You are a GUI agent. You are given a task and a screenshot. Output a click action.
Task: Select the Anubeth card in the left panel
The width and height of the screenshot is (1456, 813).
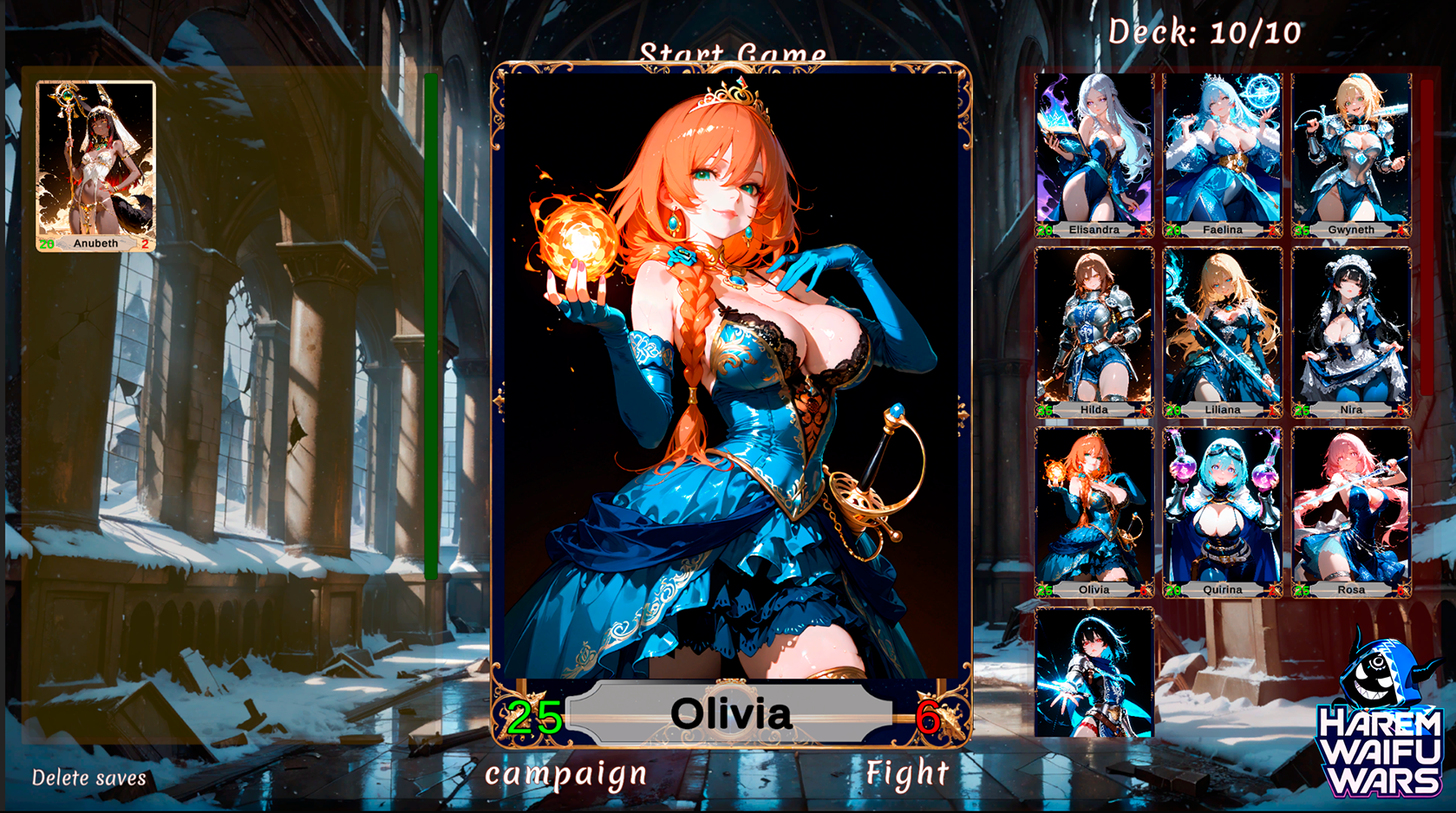pos(95,165)
